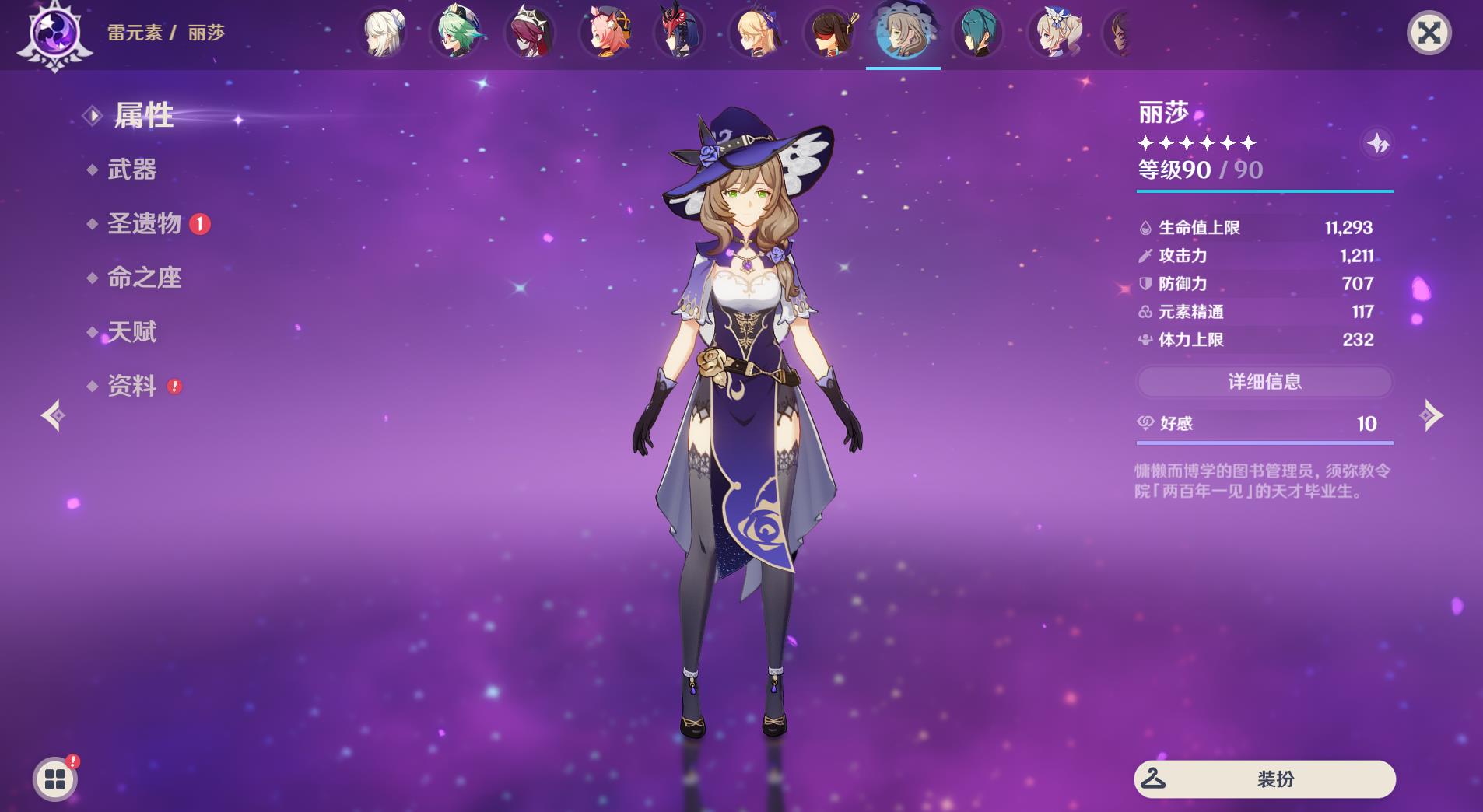Image resolution: width=1483 pixels, height=812 pixels.
Task: Select the pink-haired character portrait
Action: [x=607, y=33]
